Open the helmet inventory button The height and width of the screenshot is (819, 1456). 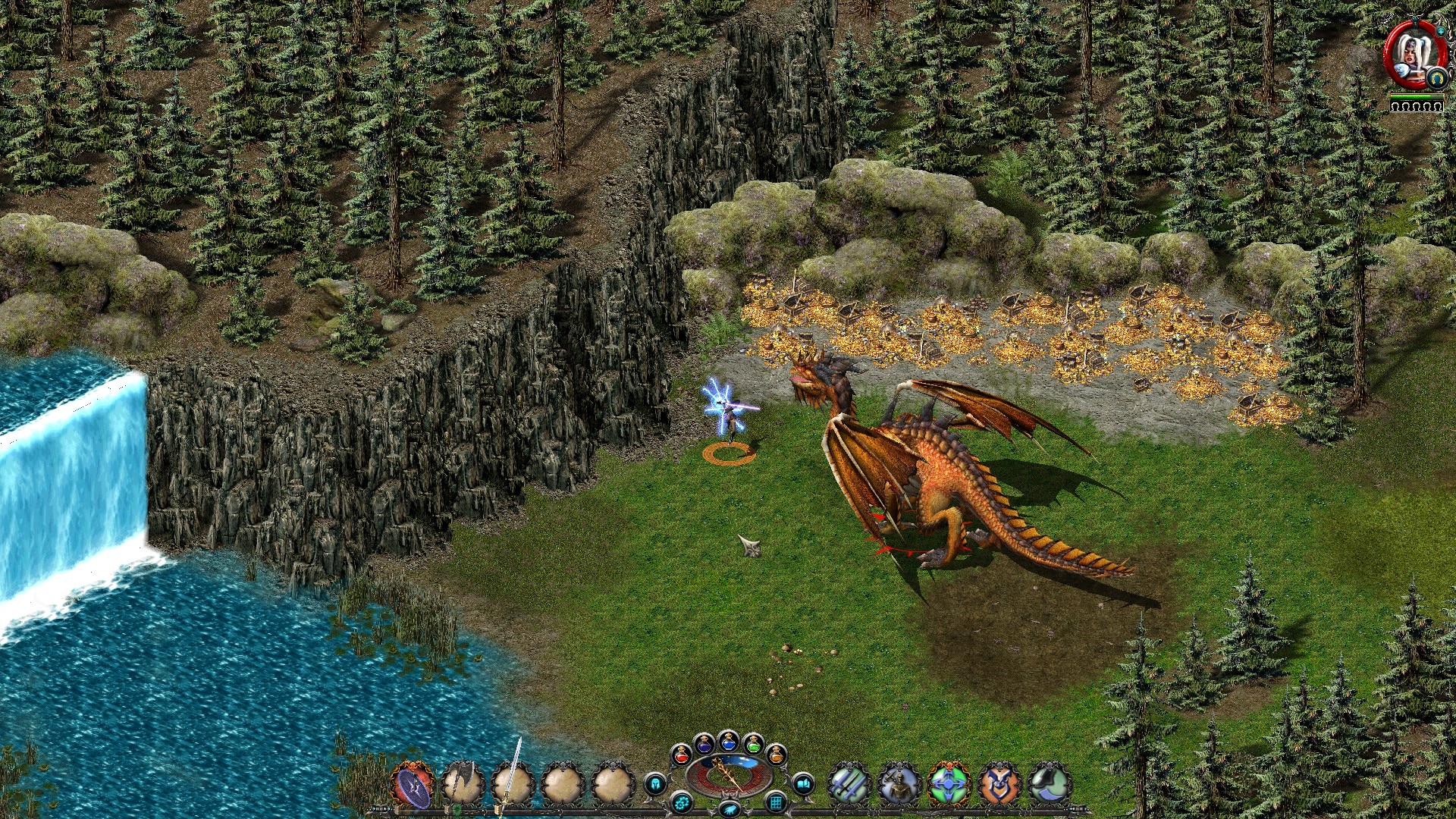(x=655, y=783)
